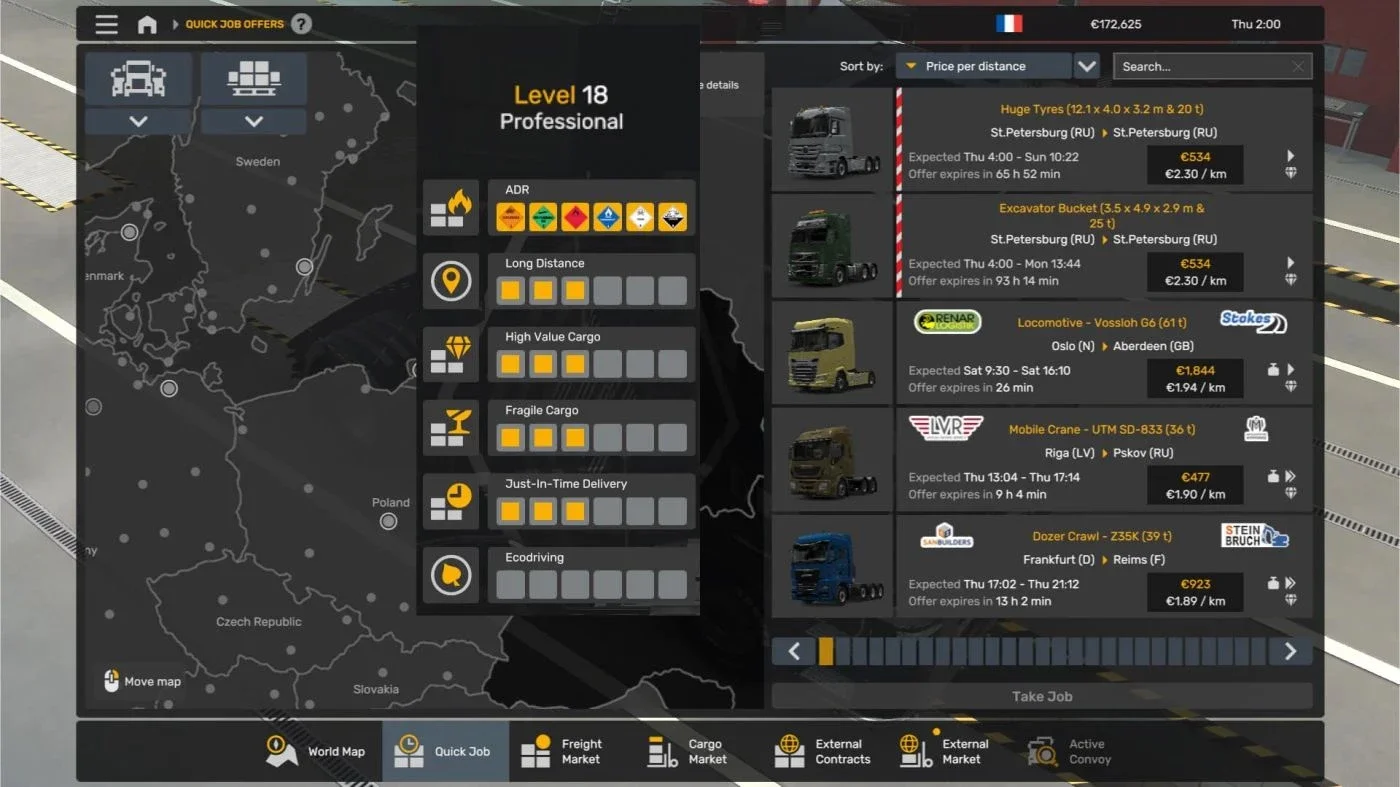Click the Just-In-Time Delivery clock icon
Screen dimensions: 1400x787
[451, 502]
